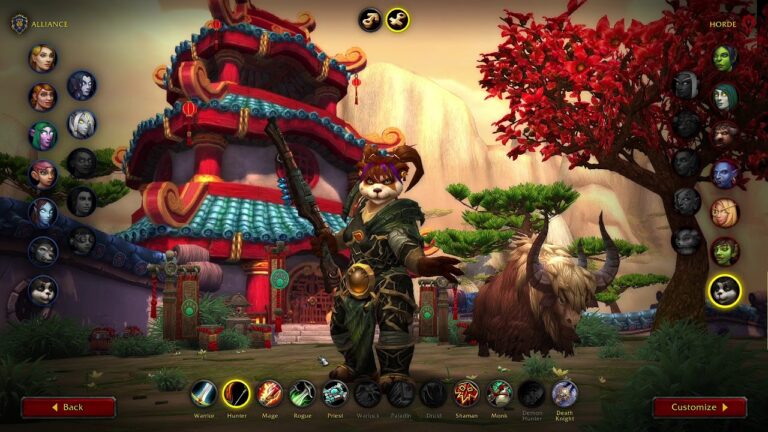Choose the Priest class icon
Screen dimensions: 768x432
[x=335, y=393]
